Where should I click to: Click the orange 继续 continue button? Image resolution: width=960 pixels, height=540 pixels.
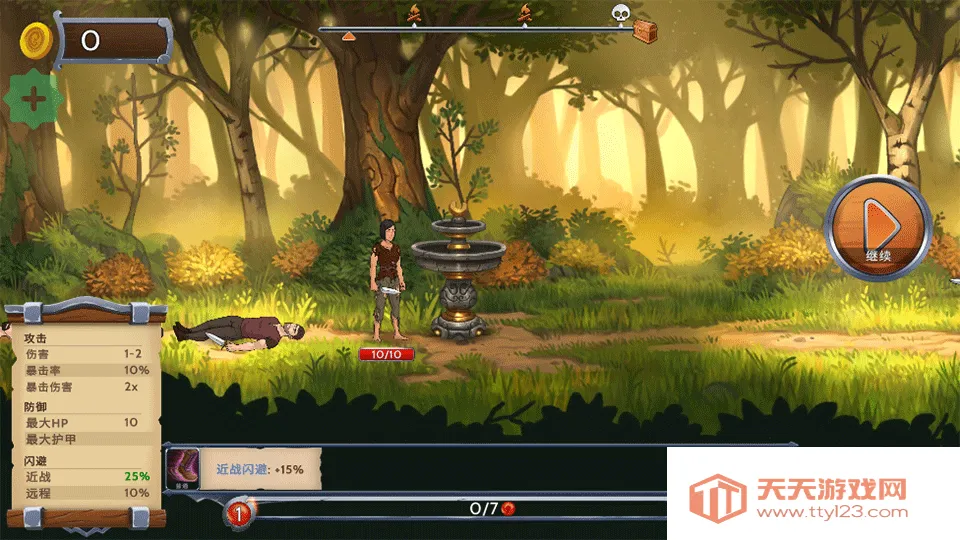(x=878, y=228)
